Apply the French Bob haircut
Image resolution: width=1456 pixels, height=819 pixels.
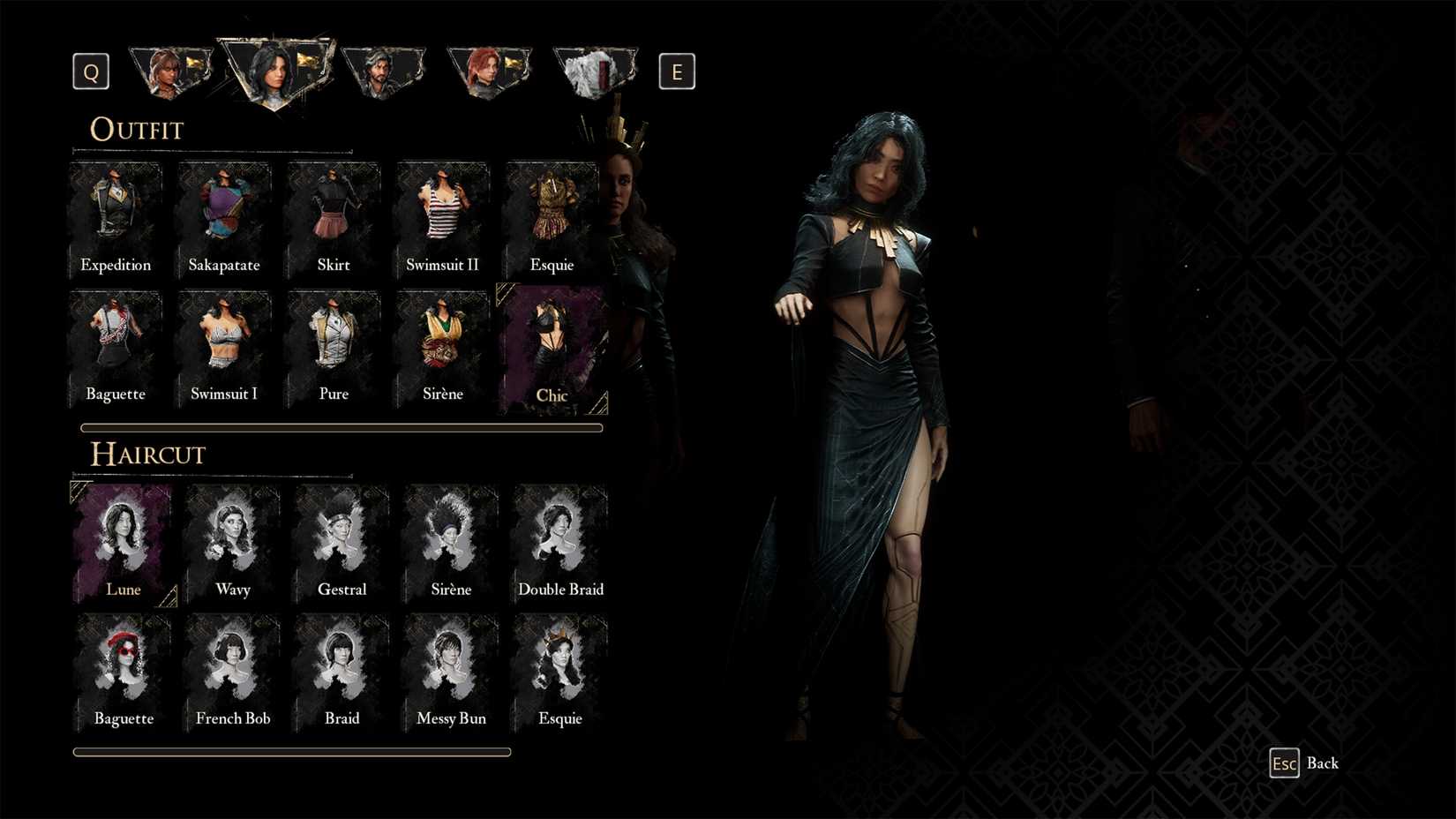(x=232, y=669)
